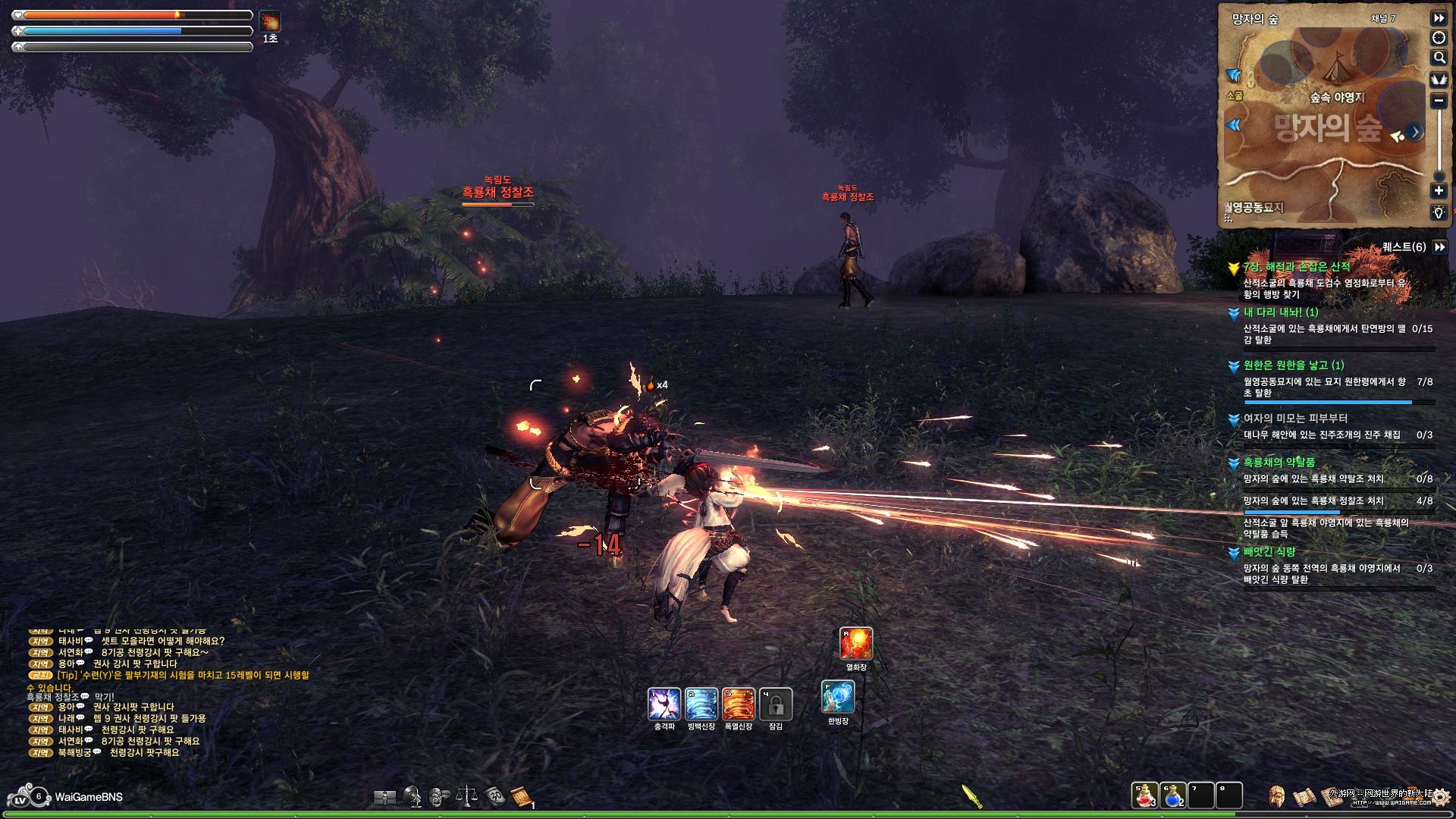The height and width of the screenshot is (819, 1456).
Task: Use the red health potion
Action: click(x=1144, y=795)
